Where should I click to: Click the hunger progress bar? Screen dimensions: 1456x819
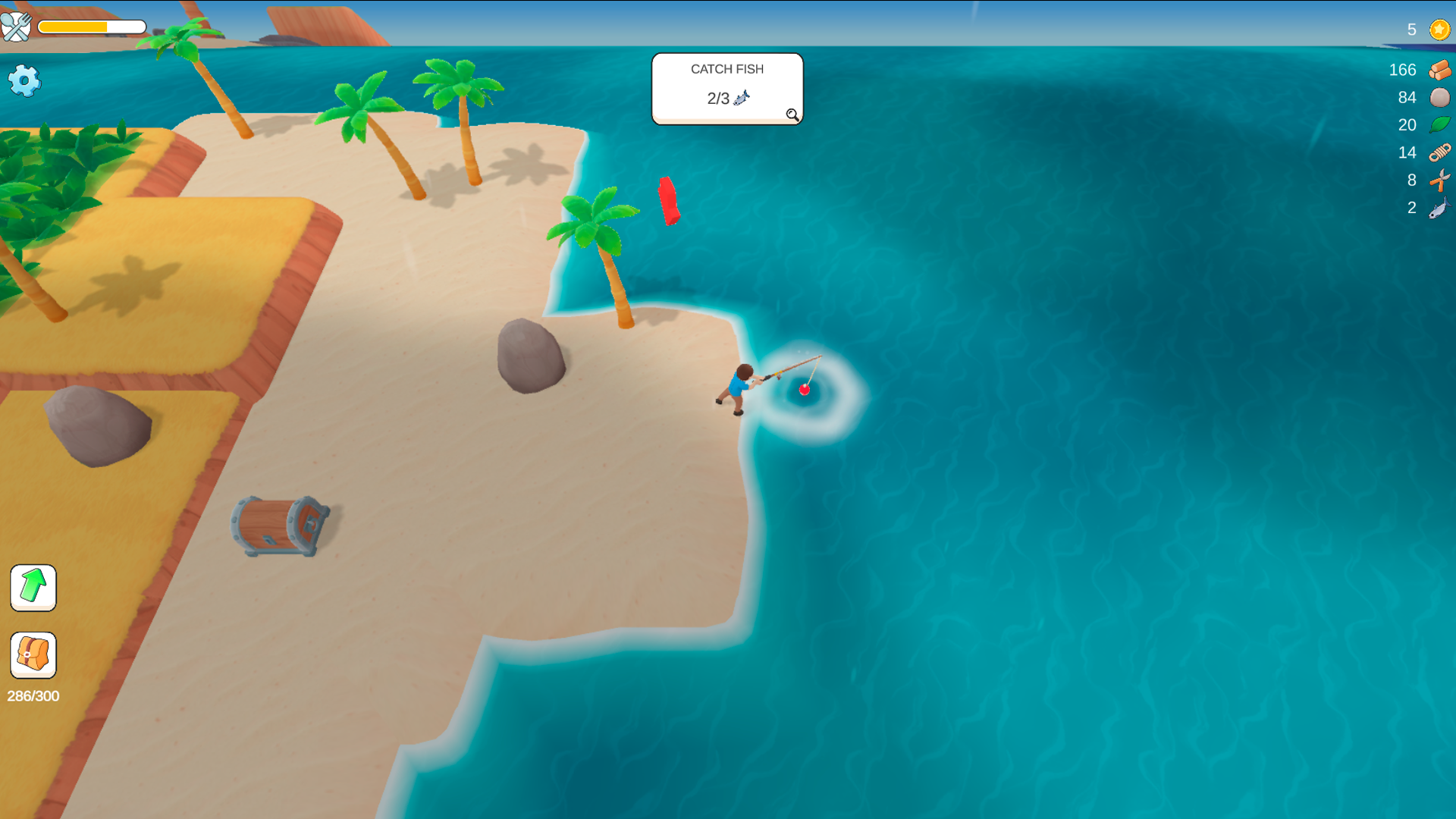93,26
